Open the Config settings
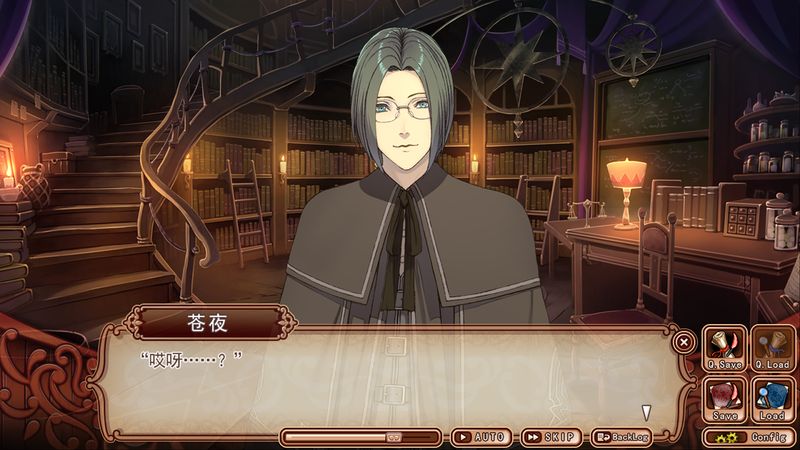 click(749, 437)
